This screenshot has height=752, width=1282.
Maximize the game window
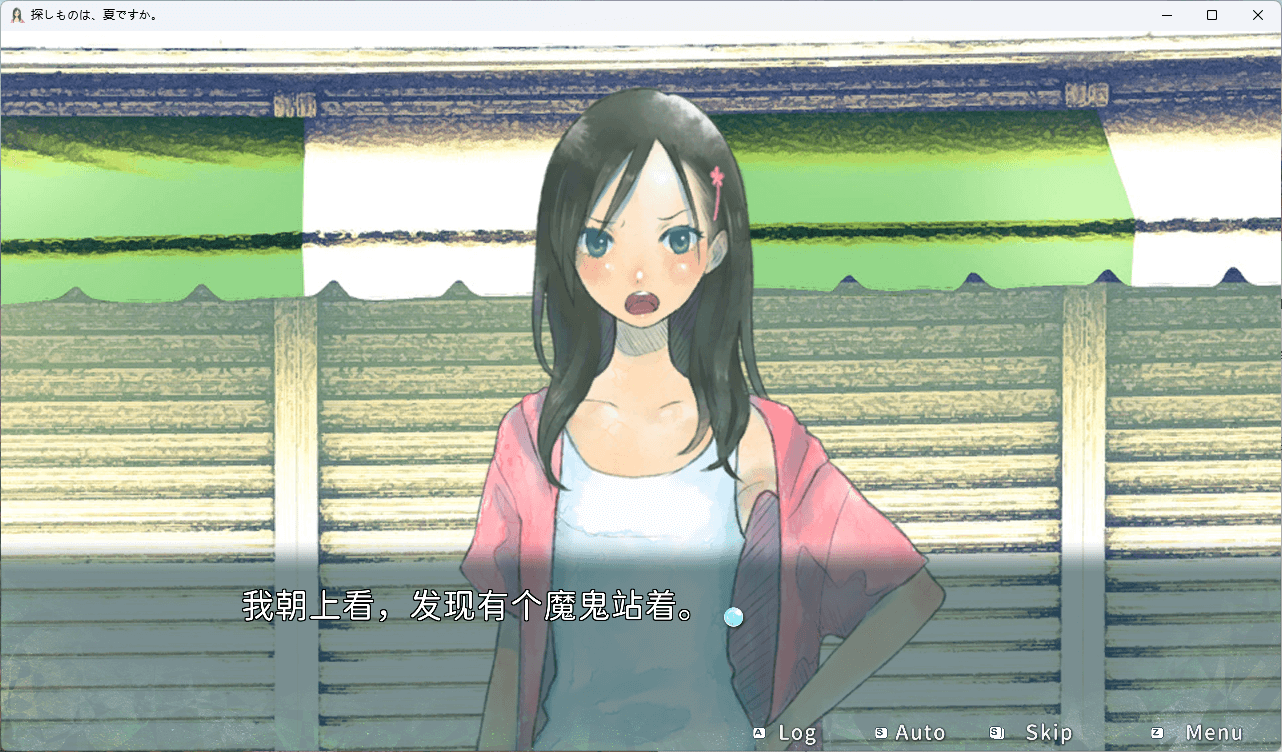(x=1212, y=15)
